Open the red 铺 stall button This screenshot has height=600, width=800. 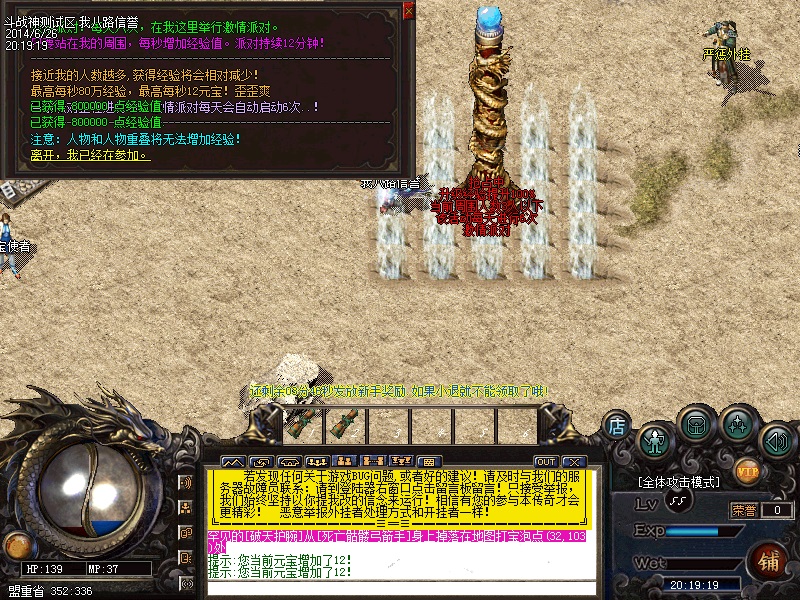[768, 558]
